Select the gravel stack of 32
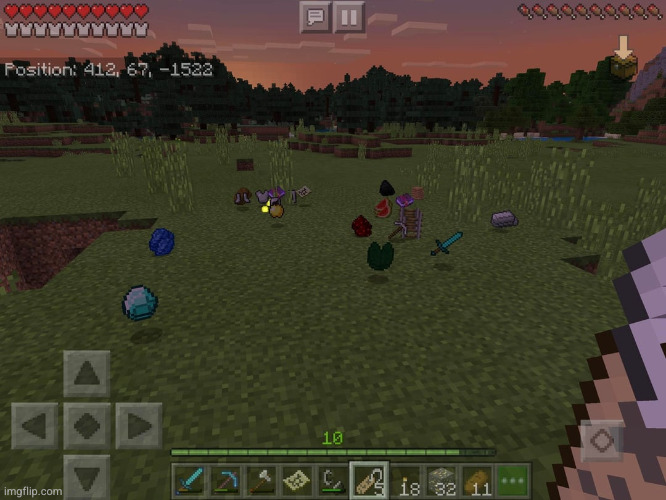Screen dimensions: 666x500 [x=441, y=481]
